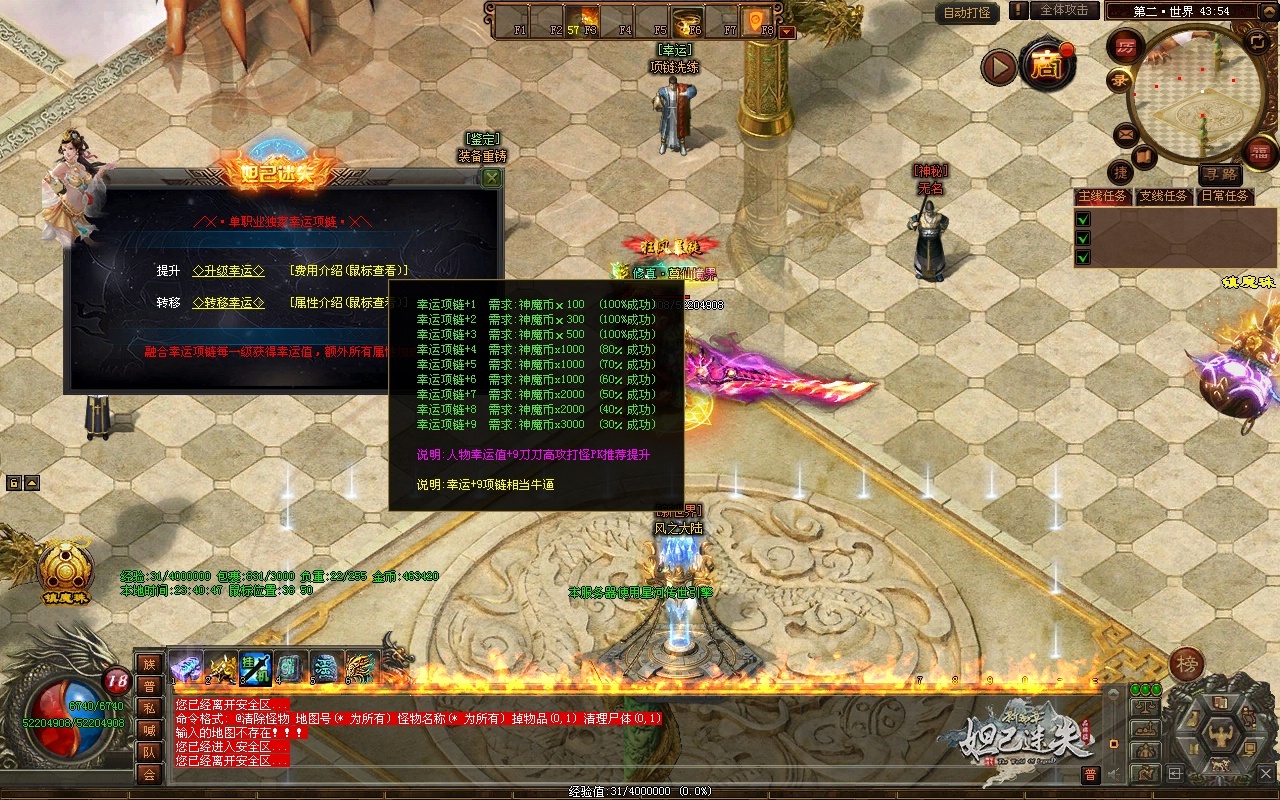Viewport: 1280px width, 800px height.
Task: Click the circular minimap
Action: tap(1190, 90)
